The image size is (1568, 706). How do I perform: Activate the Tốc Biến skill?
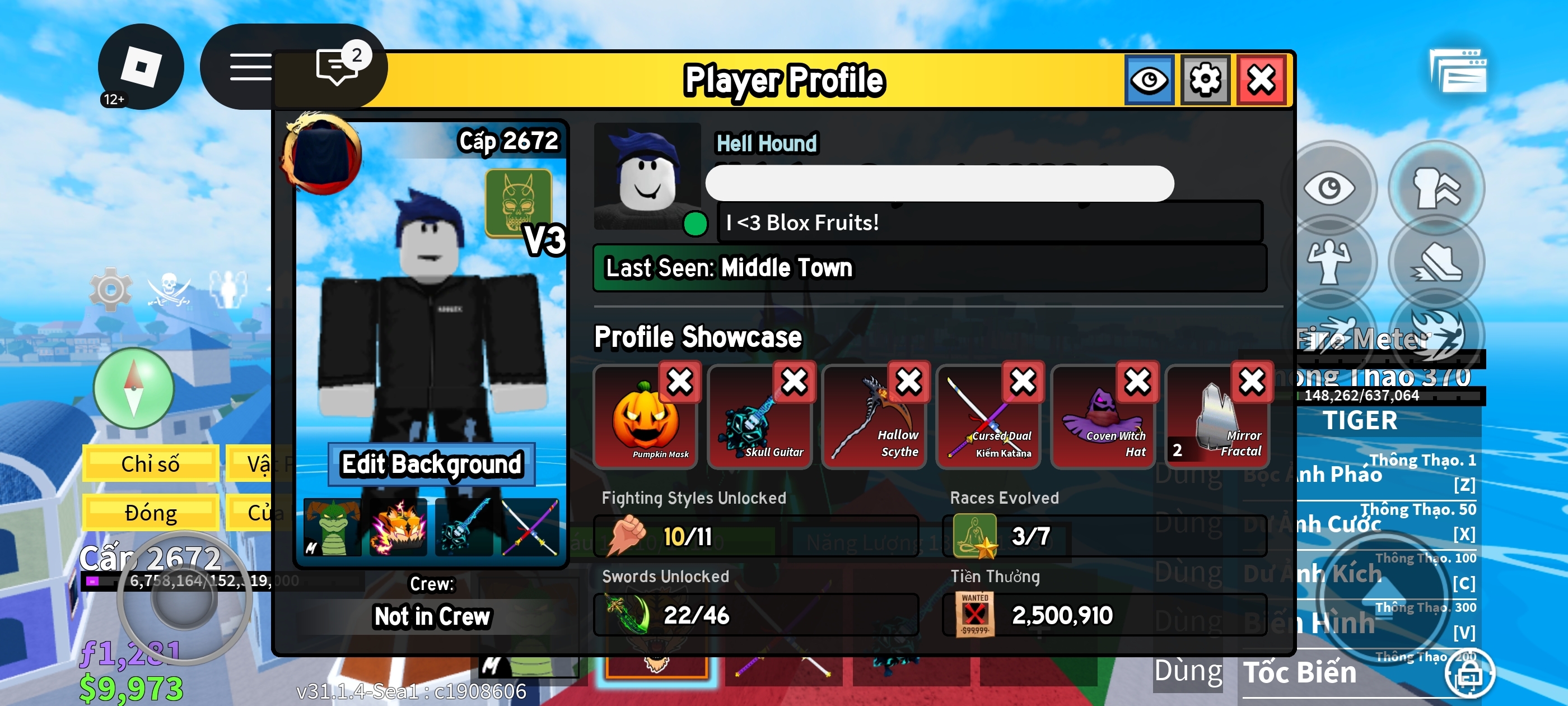pos(1300,672)
